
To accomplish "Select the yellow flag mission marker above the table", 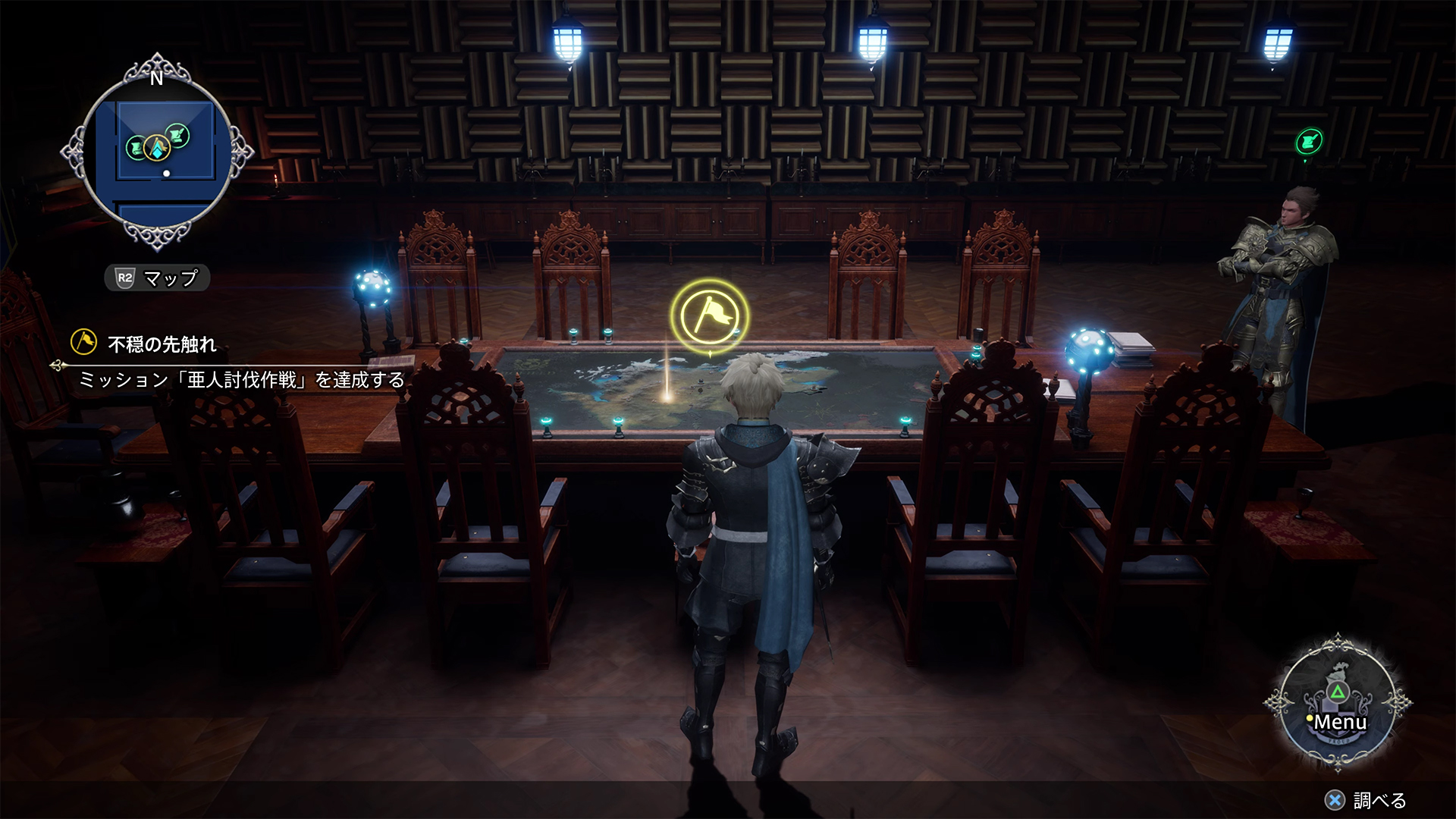I will click(x=709, y=316).
